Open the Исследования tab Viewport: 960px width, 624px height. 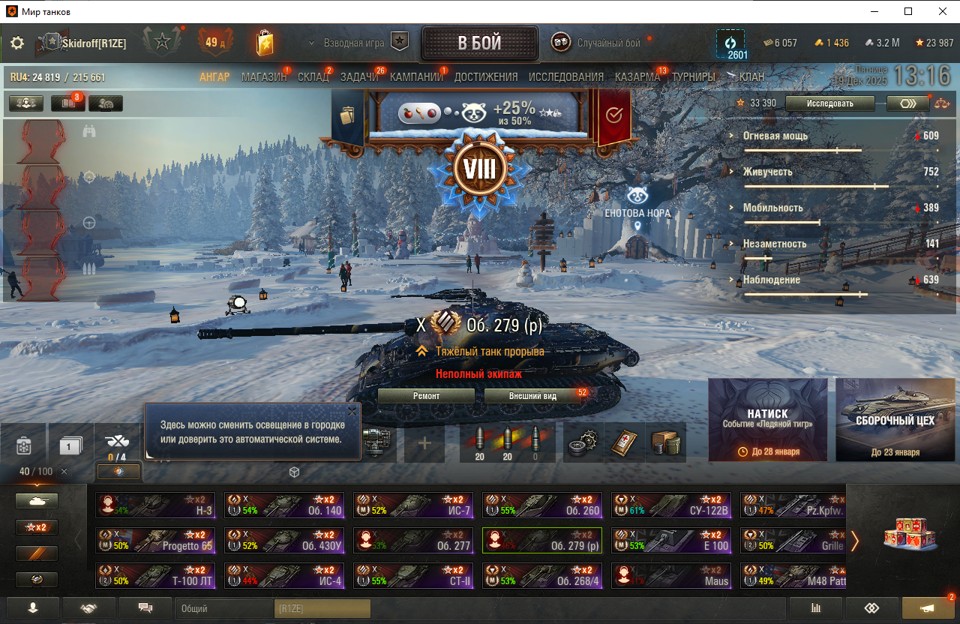click(566, 77)
